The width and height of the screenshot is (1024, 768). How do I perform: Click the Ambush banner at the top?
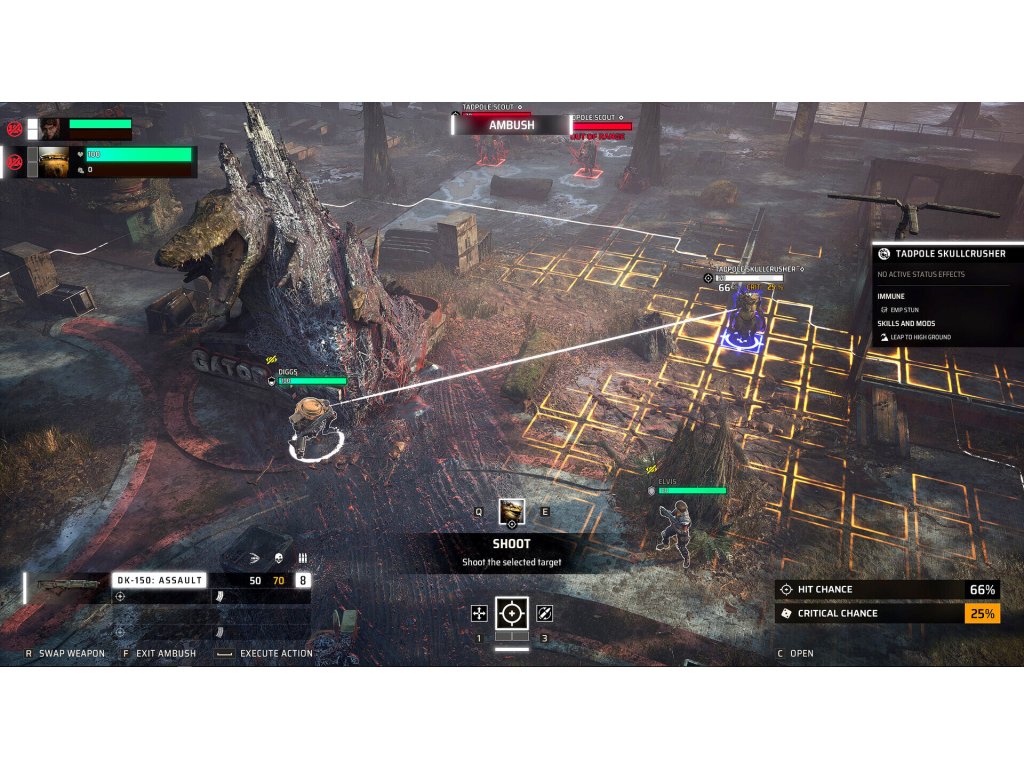511,125
